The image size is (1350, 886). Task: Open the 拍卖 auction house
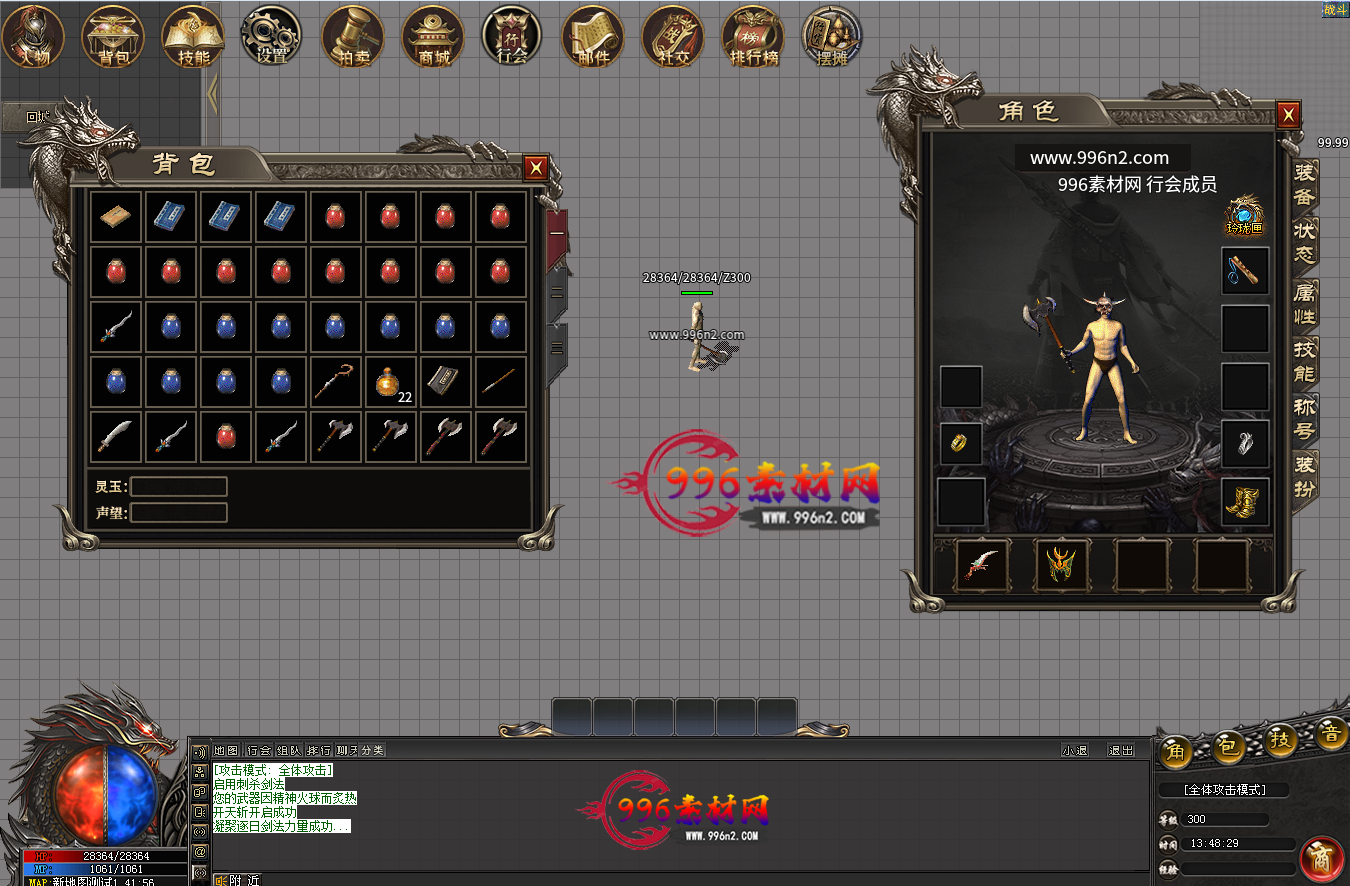[x=353, y=36]
